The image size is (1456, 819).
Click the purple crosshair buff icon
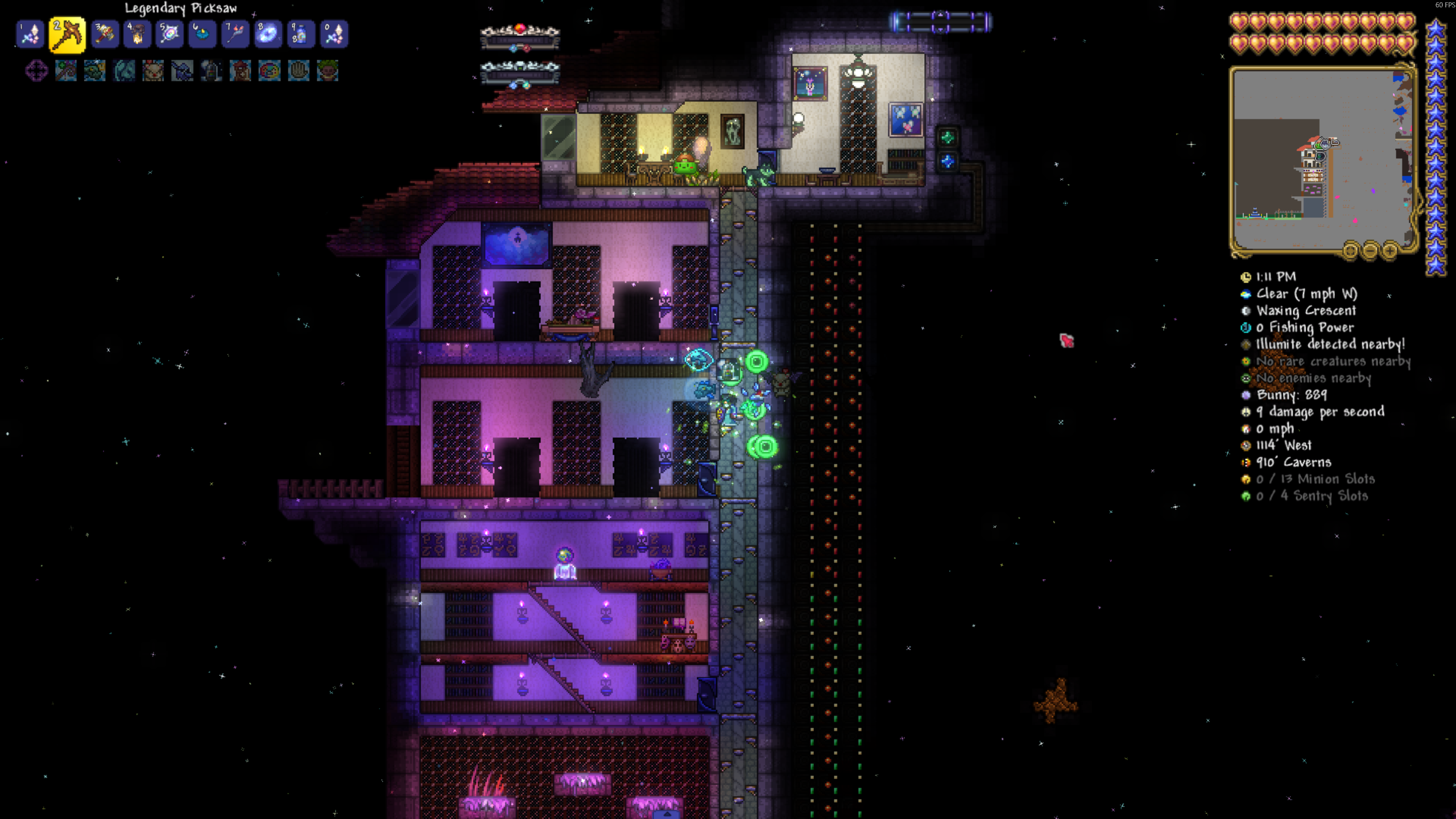point(36,71)
